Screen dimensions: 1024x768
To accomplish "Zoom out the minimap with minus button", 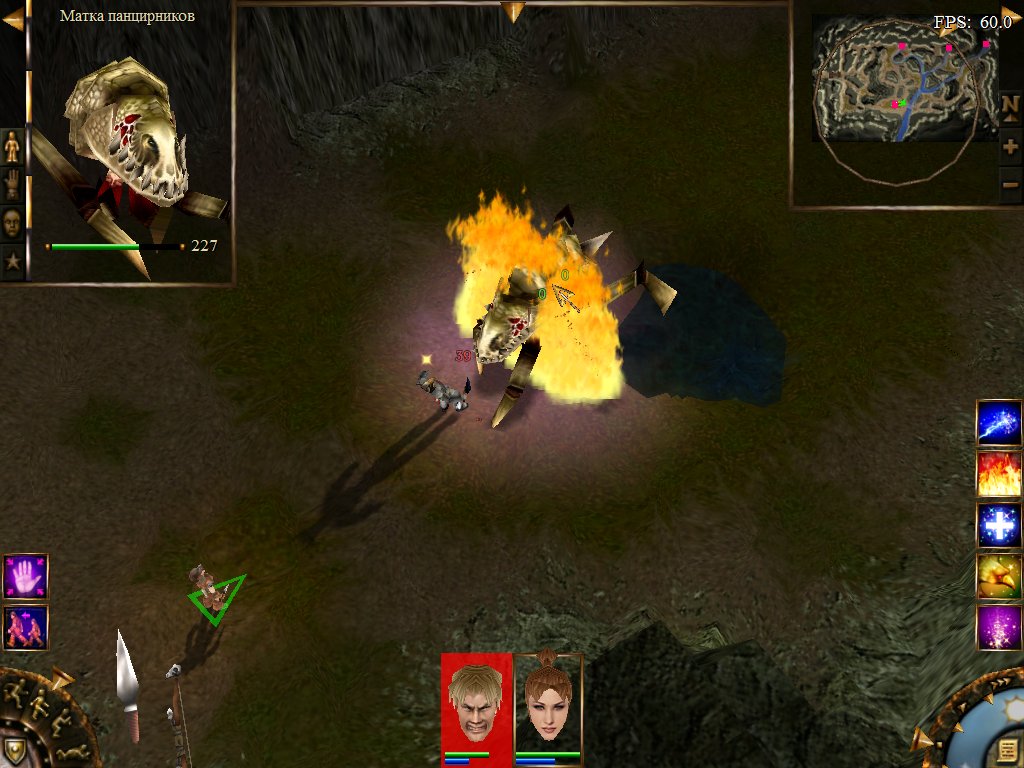I will click(1010, 184).
